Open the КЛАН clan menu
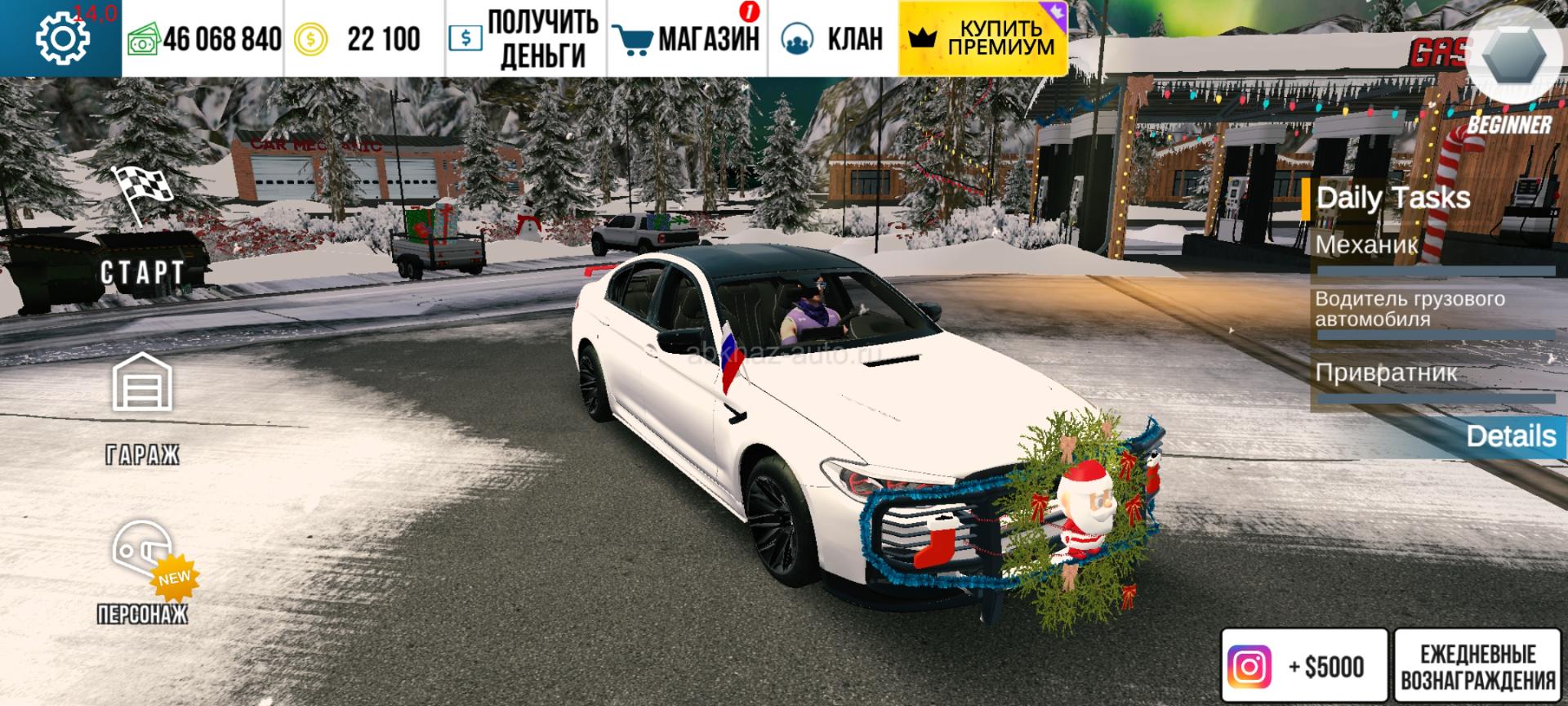1568x706 pixels. (x=831, y=38)
